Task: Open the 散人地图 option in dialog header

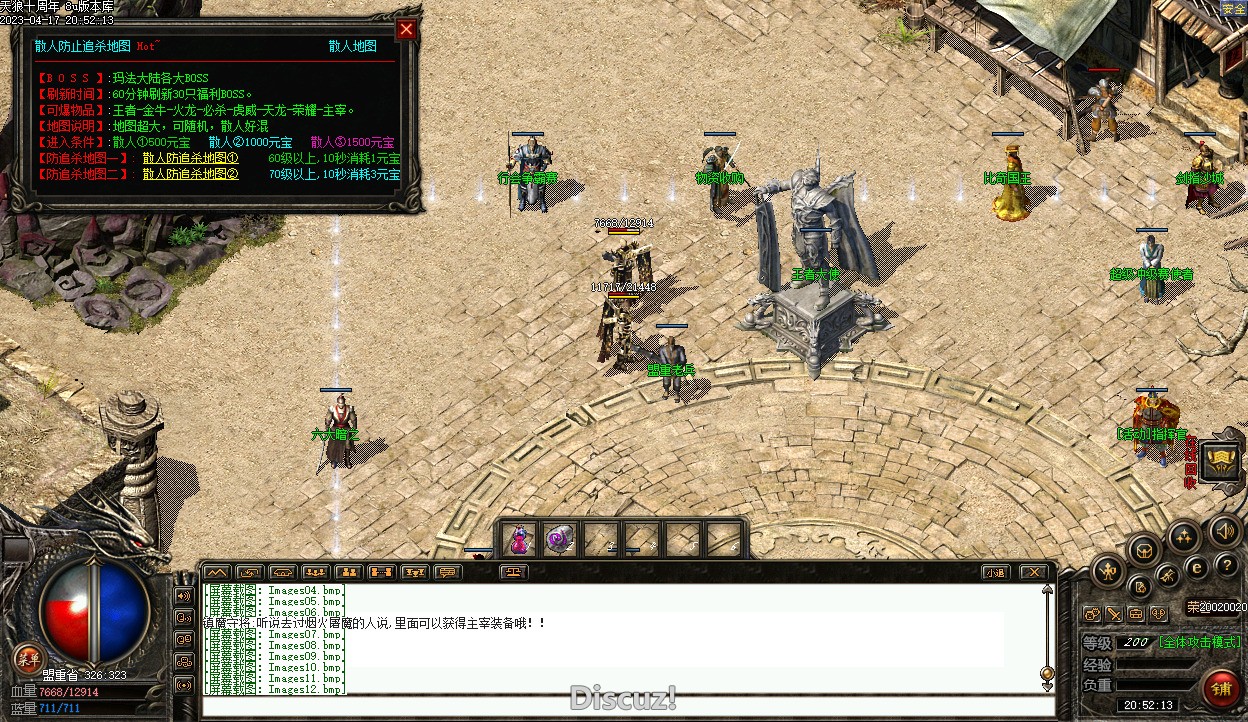Action: tap(352, 46)
